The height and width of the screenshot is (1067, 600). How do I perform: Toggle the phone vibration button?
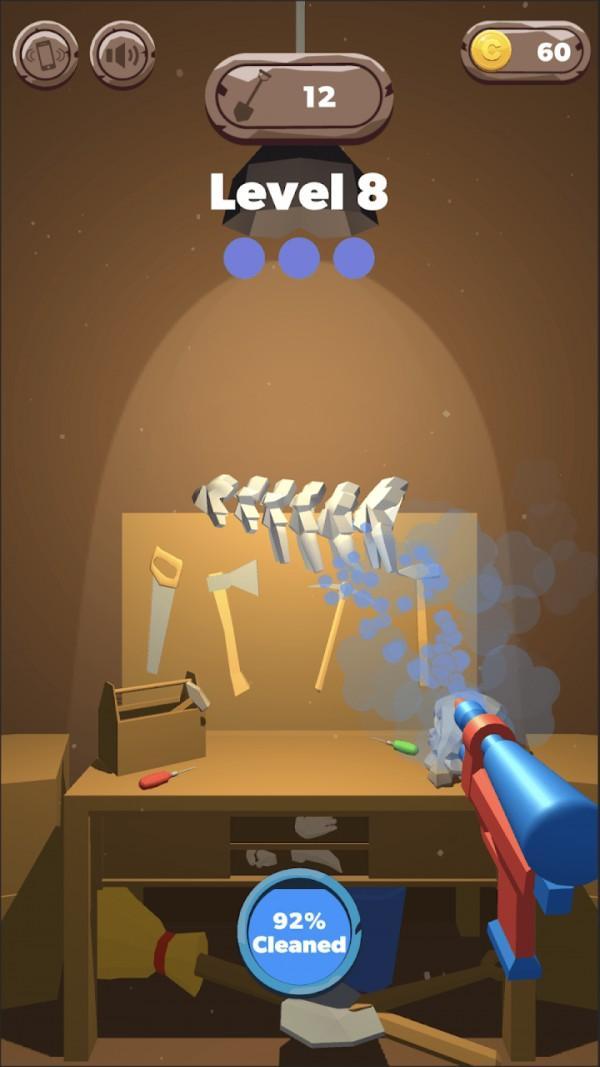point(45,54)
